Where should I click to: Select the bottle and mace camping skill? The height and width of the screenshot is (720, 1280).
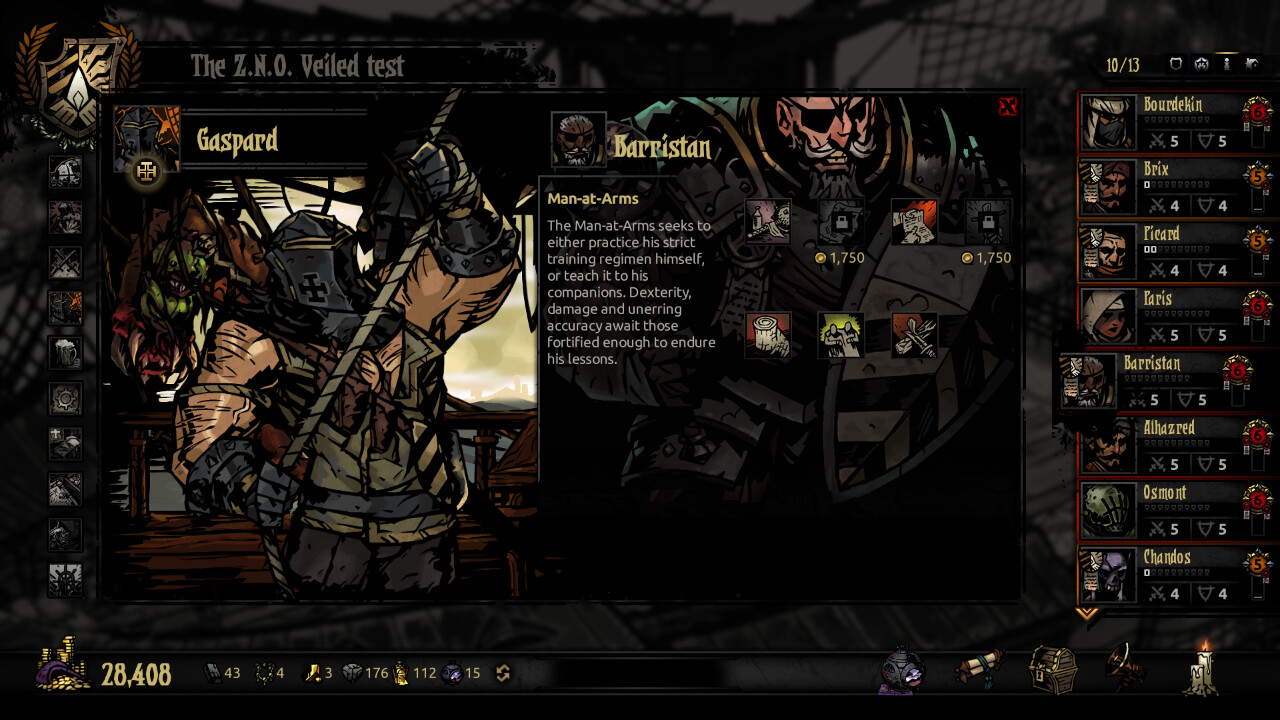point(768,222)
